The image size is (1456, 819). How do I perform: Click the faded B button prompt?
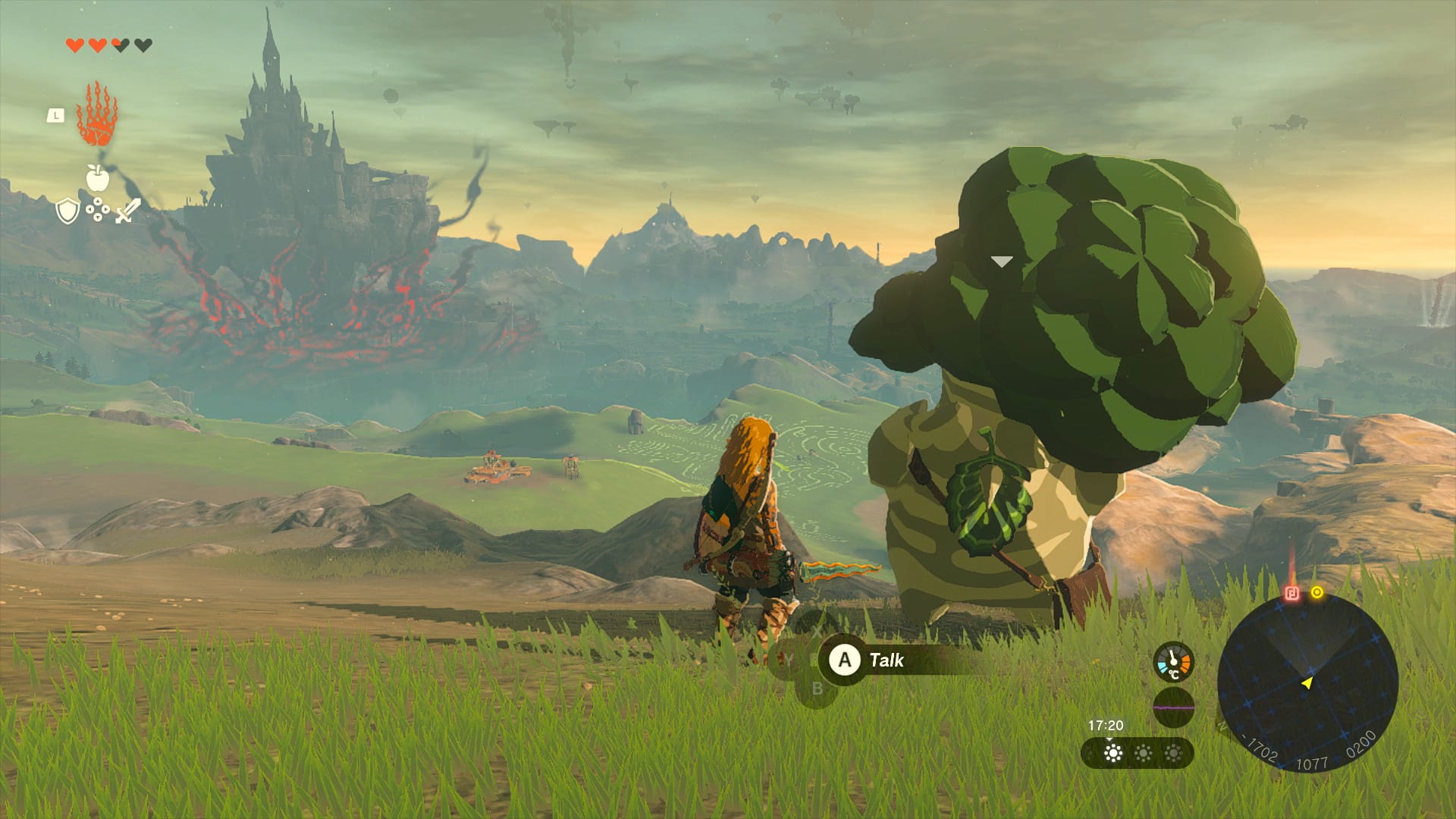point(817,689)
